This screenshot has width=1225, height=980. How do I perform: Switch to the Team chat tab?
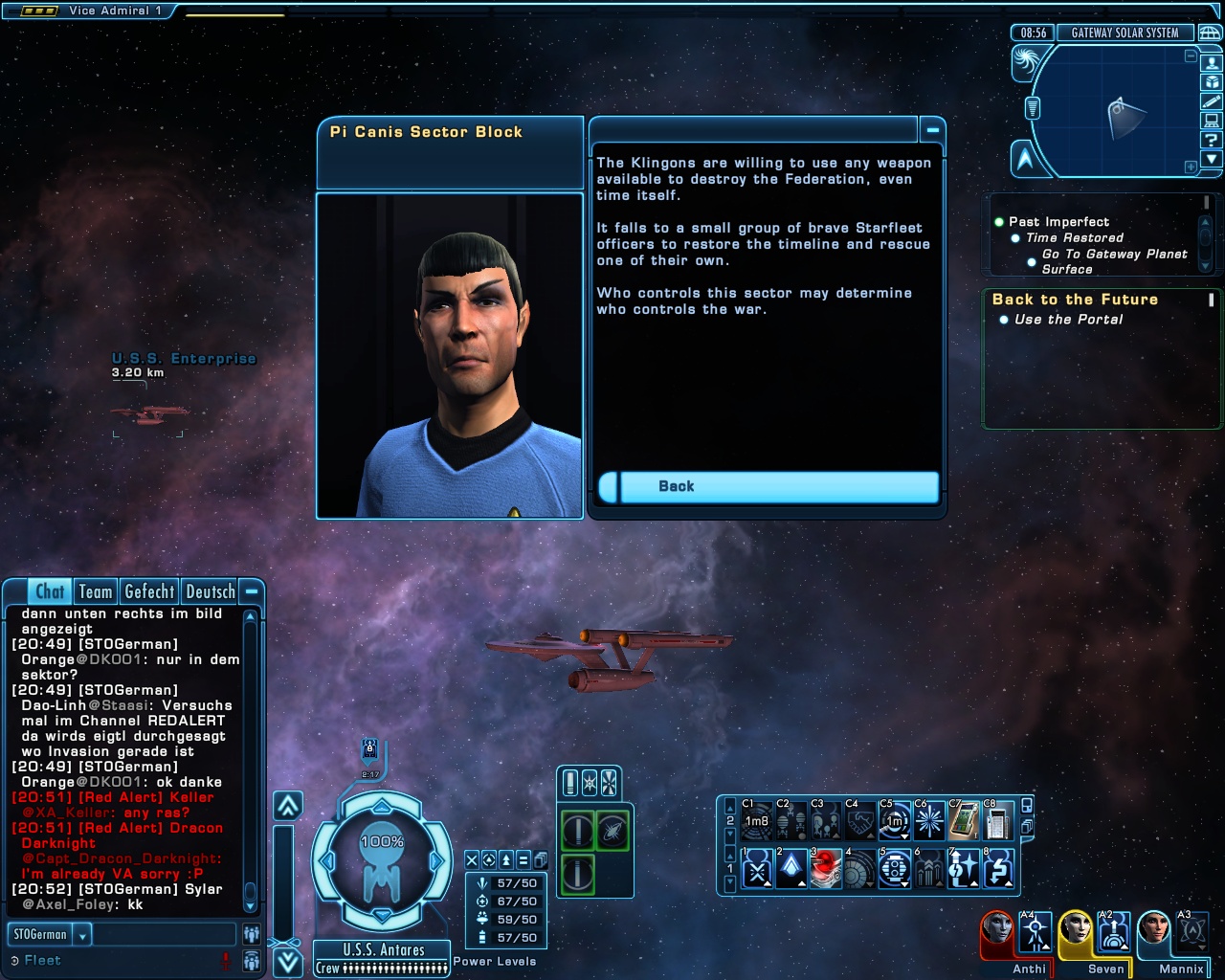click(96, 592)
